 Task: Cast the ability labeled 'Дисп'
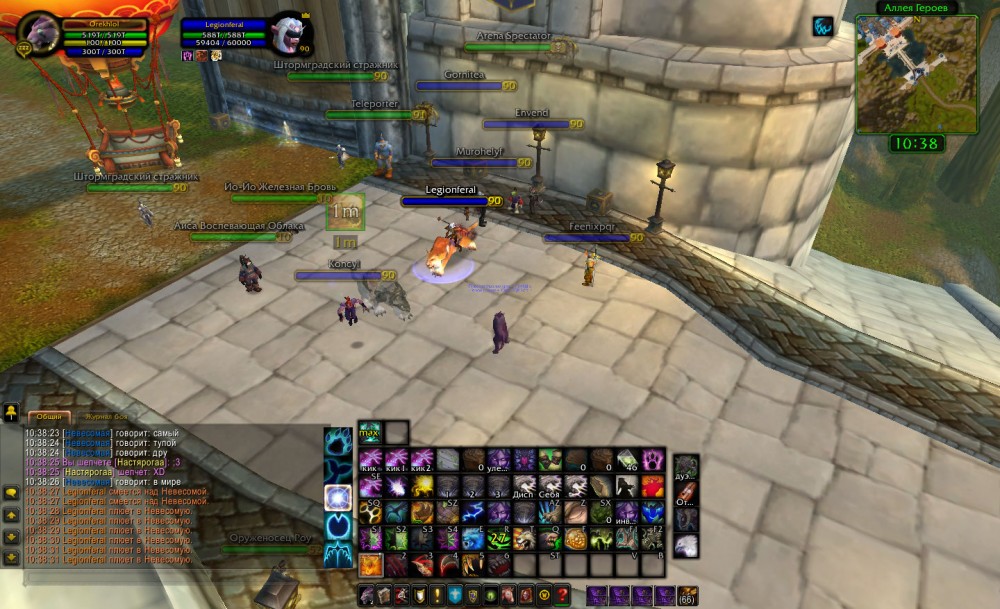click(x=525, y=486)
